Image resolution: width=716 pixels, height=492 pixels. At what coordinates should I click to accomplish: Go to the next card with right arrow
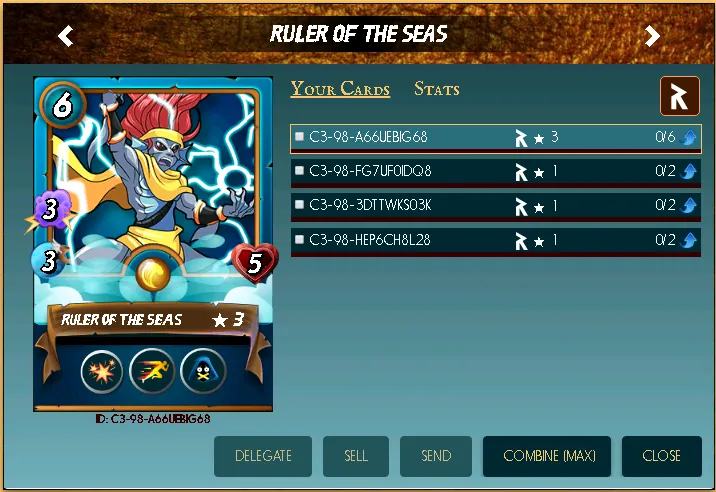pyautogui.click(x=652, y=37)
